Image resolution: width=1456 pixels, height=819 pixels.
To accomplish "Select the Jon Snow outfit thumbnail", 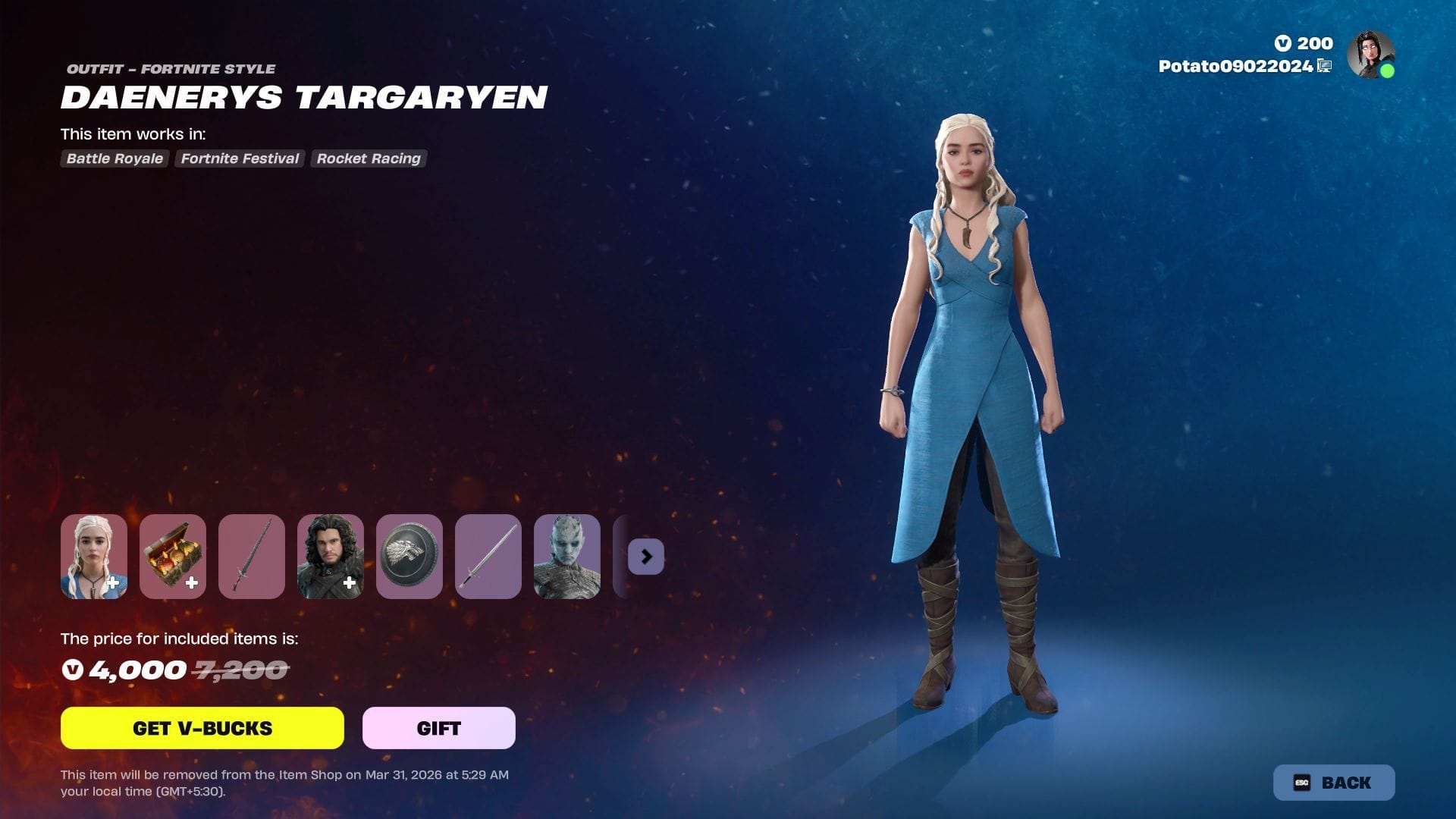I will (x=331, y=557).
